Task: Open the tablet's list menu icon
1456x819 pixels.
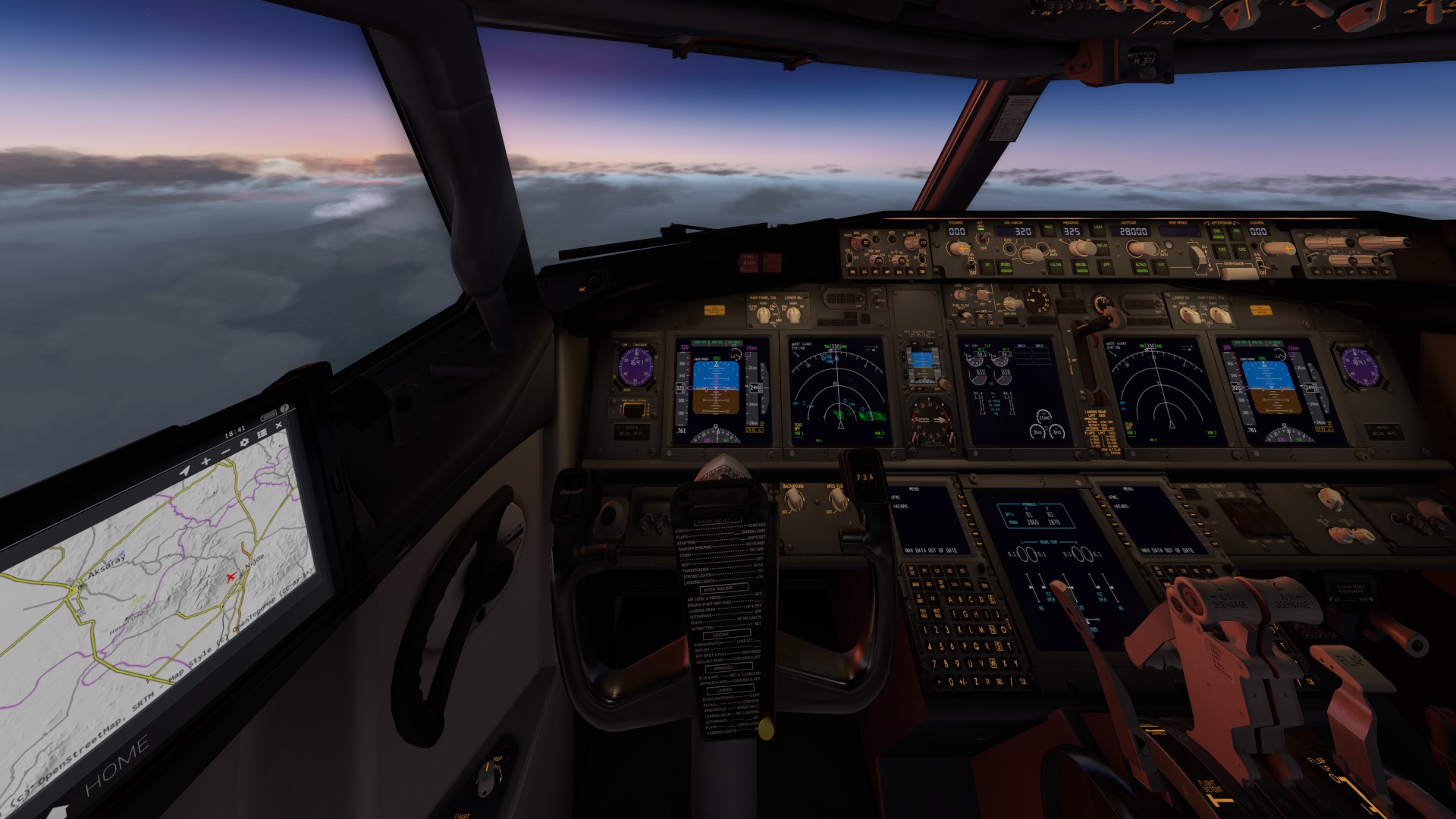Action: pyautogui.click(x=262, y=434)
